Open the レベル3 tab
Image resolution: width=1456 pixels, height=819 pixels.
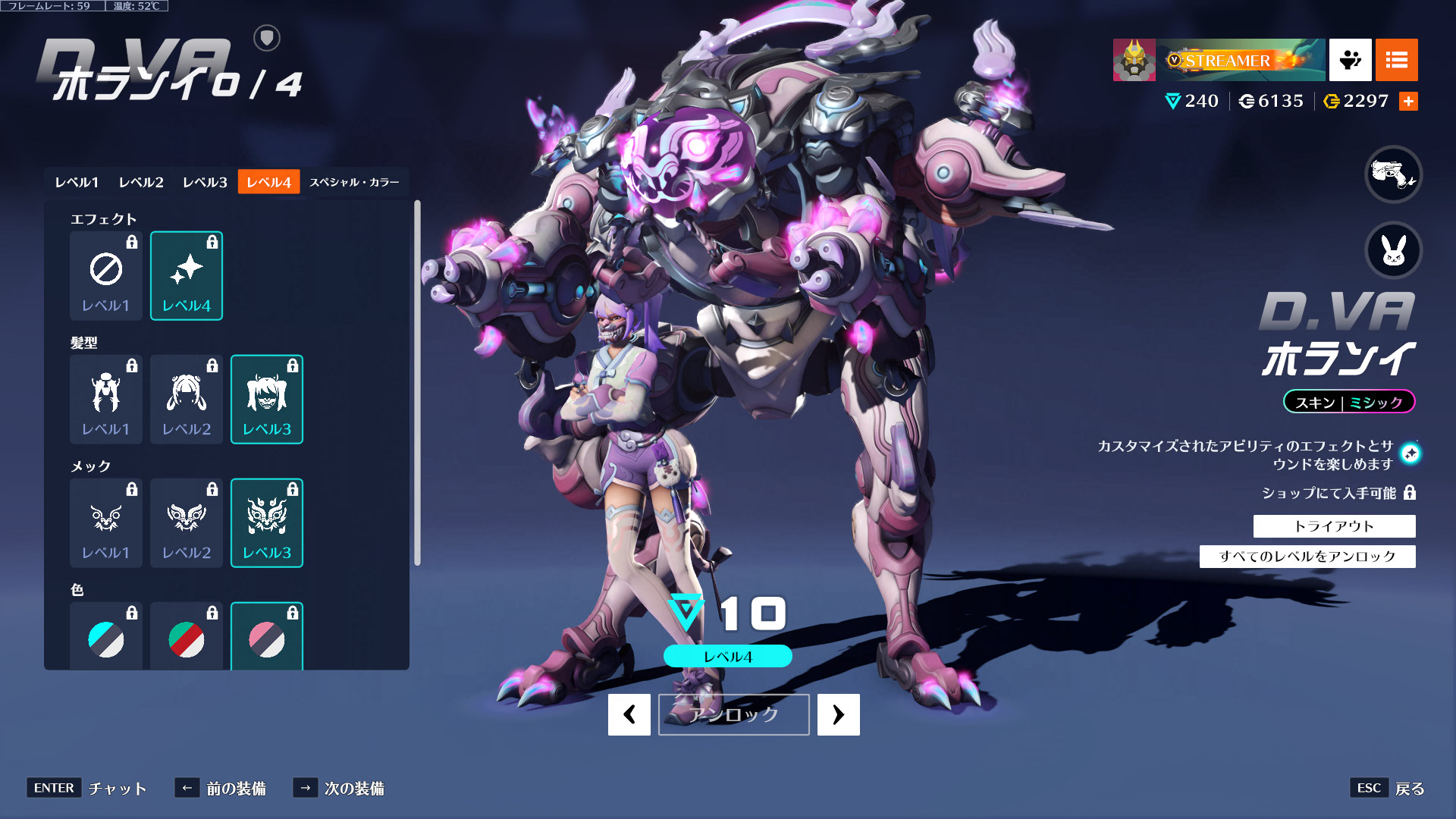205,182
